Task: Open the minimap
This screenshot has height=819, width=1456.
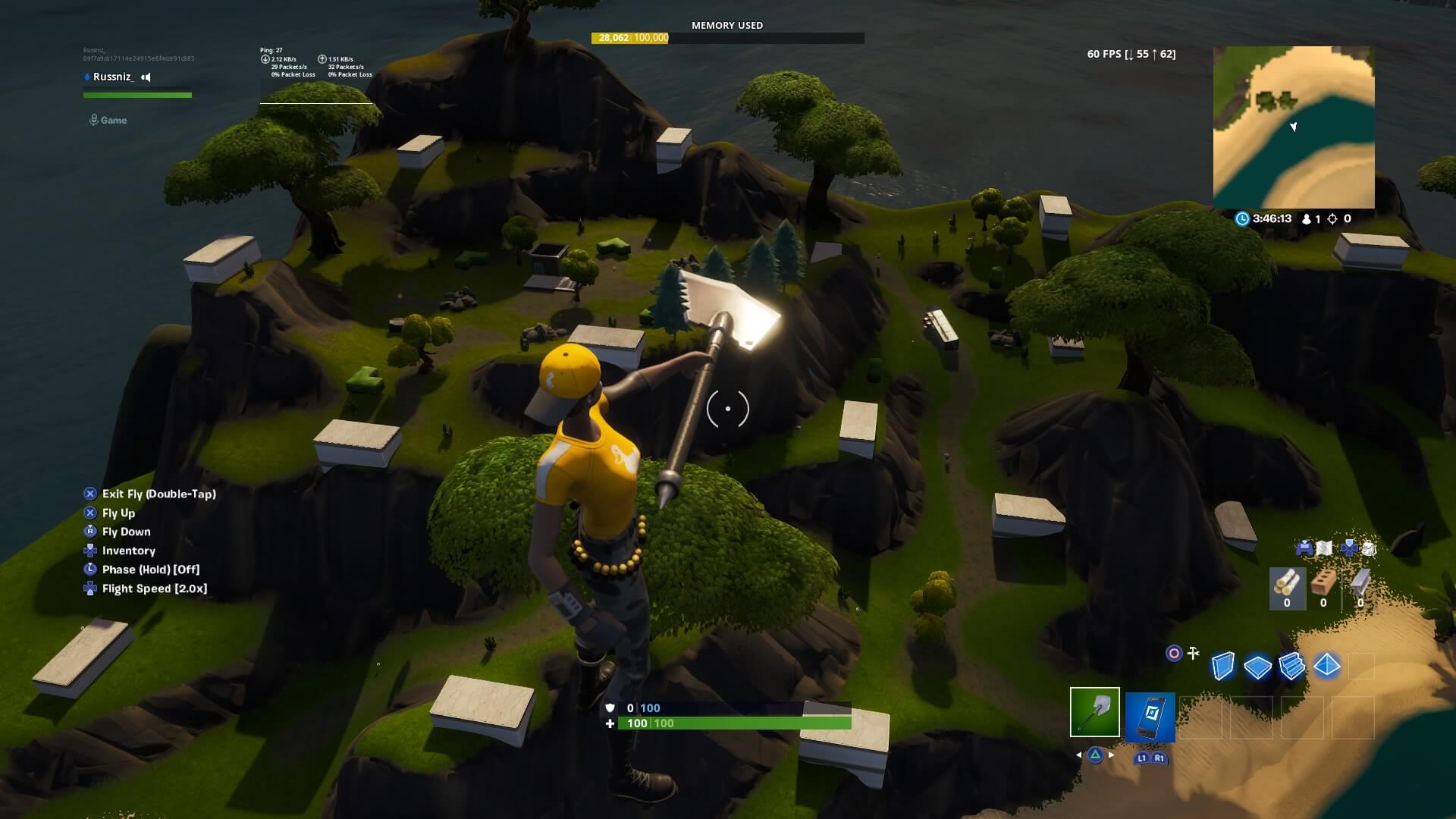Action: 1294,127
